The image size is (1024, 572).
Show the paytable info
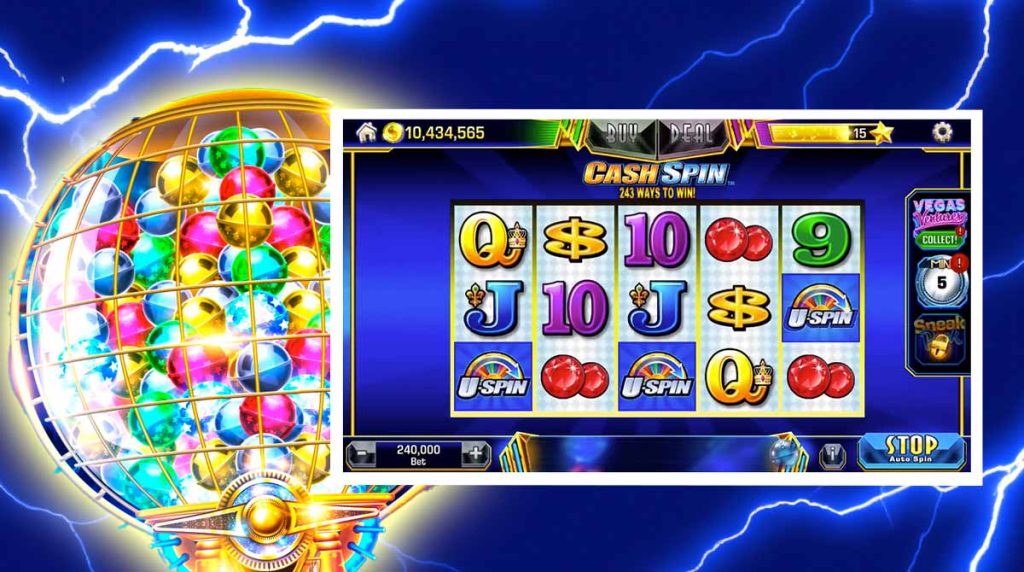pyautogui.click(x=832, y=455)
